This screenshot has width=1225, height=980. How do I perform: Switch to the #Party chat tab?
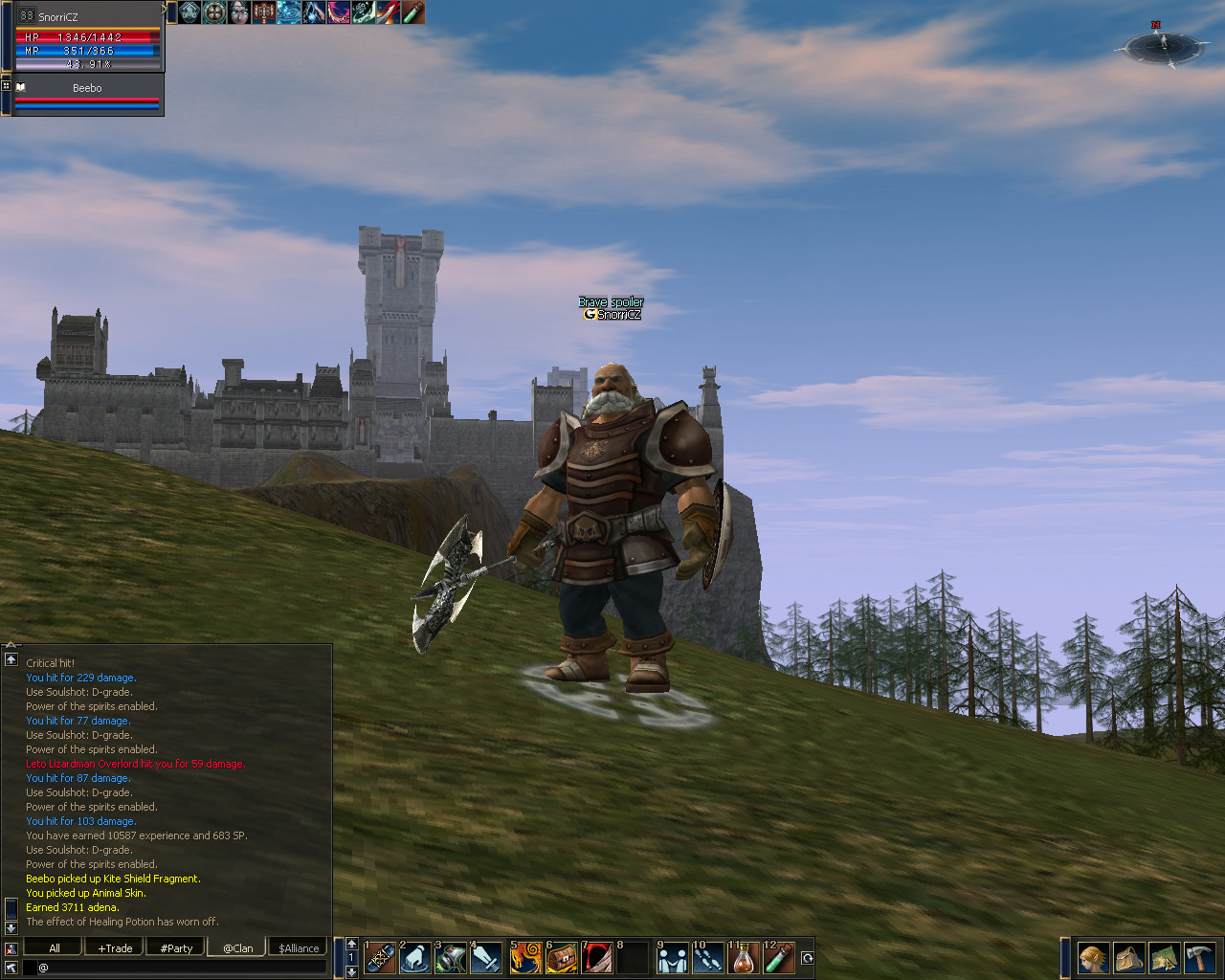click(176, 947)
